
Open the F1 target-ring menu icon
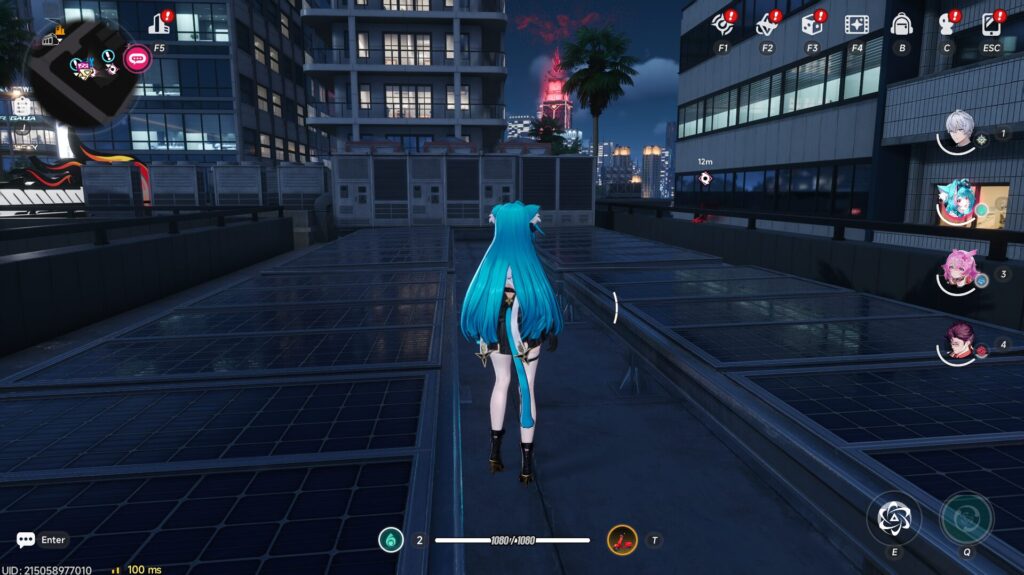click(x=722, y=24)
